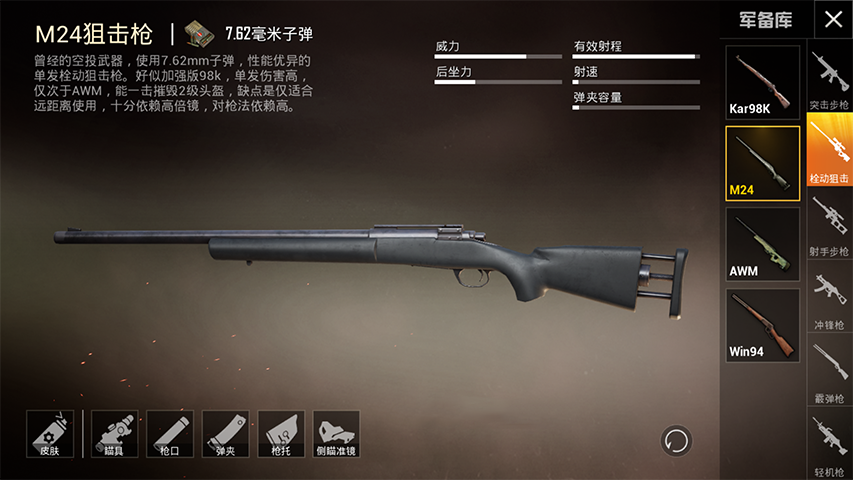854x480 pixels.
Task: Switch to the 轻机枪 category
Action: (829, 443)
